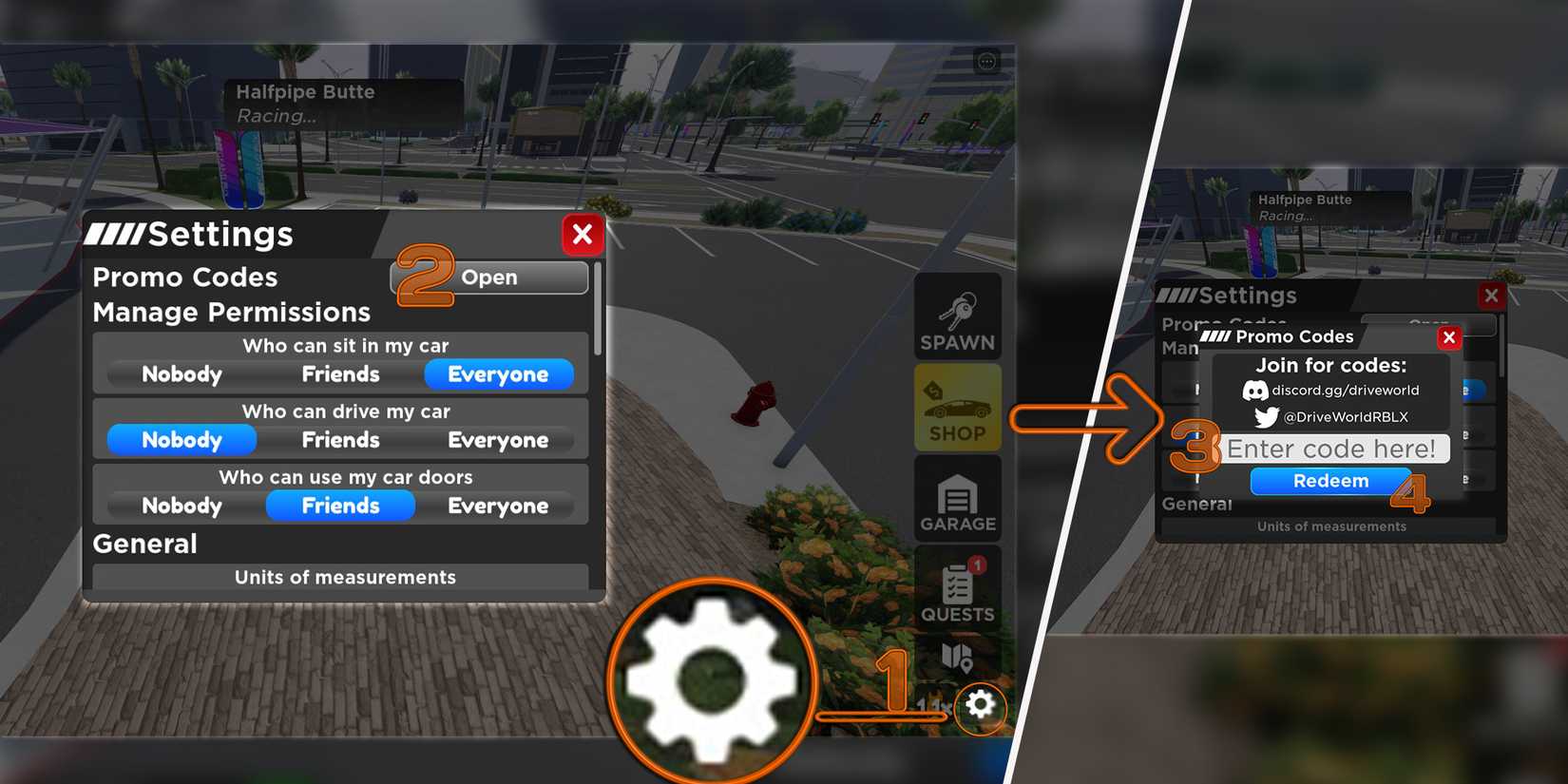Viewport: 1568px width, 784px height.
Task: Select the SPAWN icon in the sidebar
Action: (957, 316)
